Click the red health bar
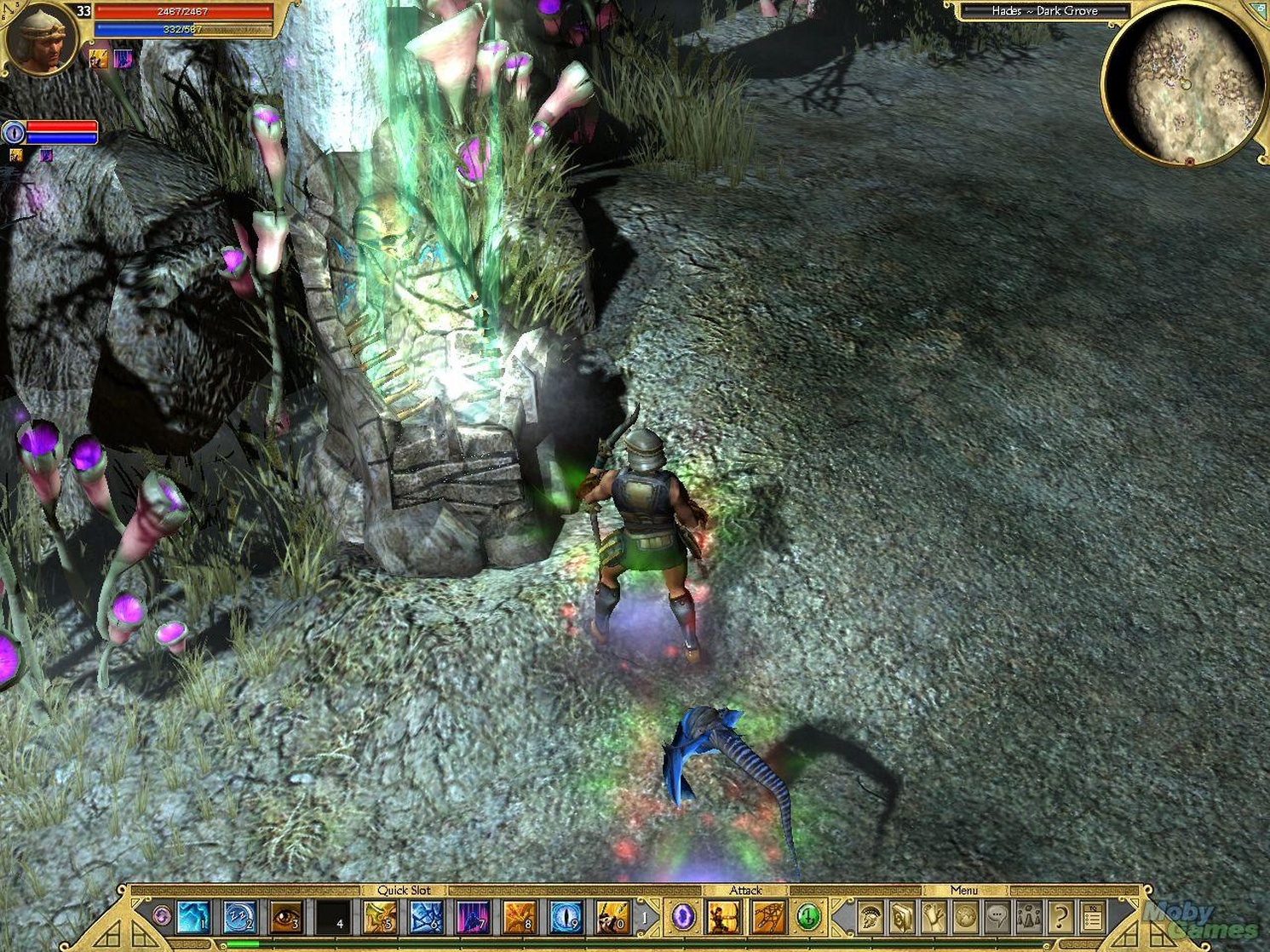The height and width of the screenshot is (952, 1270). coord(183,10)
